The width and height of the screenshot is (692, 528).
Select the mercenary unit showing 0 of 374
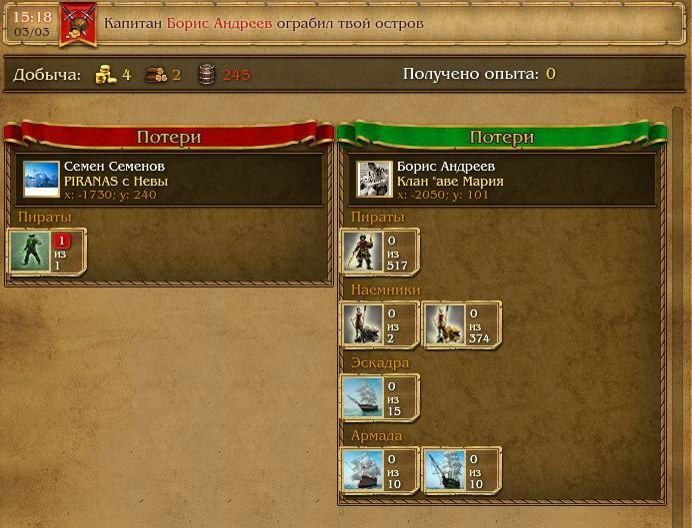(443, 324)
